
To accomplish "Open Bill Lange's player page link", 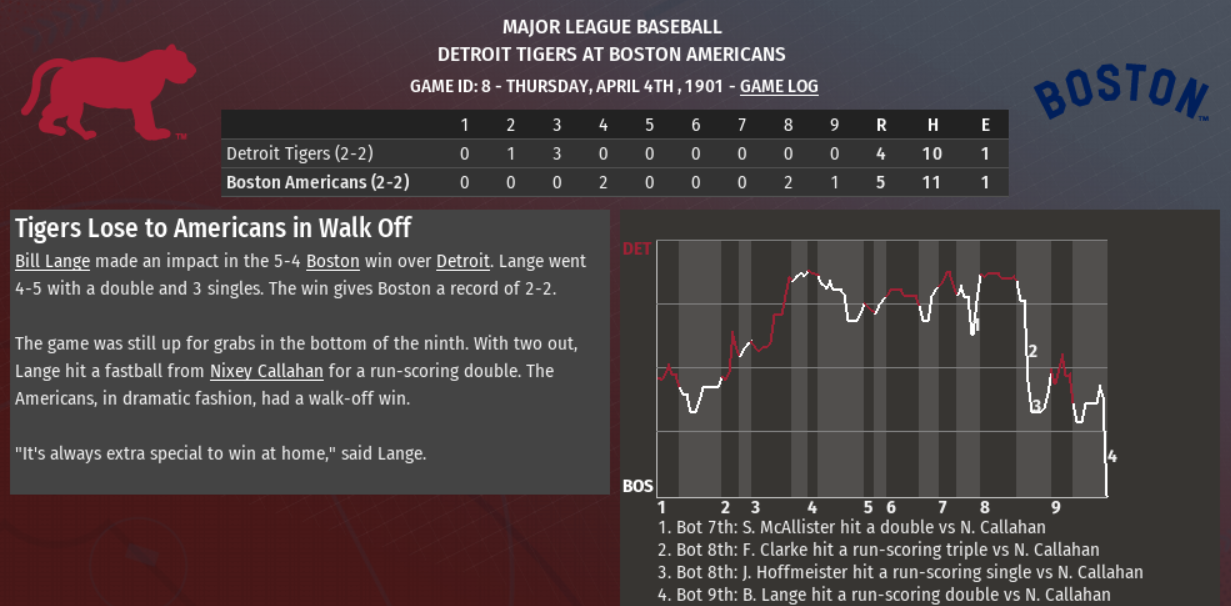I will pos(52,262).
